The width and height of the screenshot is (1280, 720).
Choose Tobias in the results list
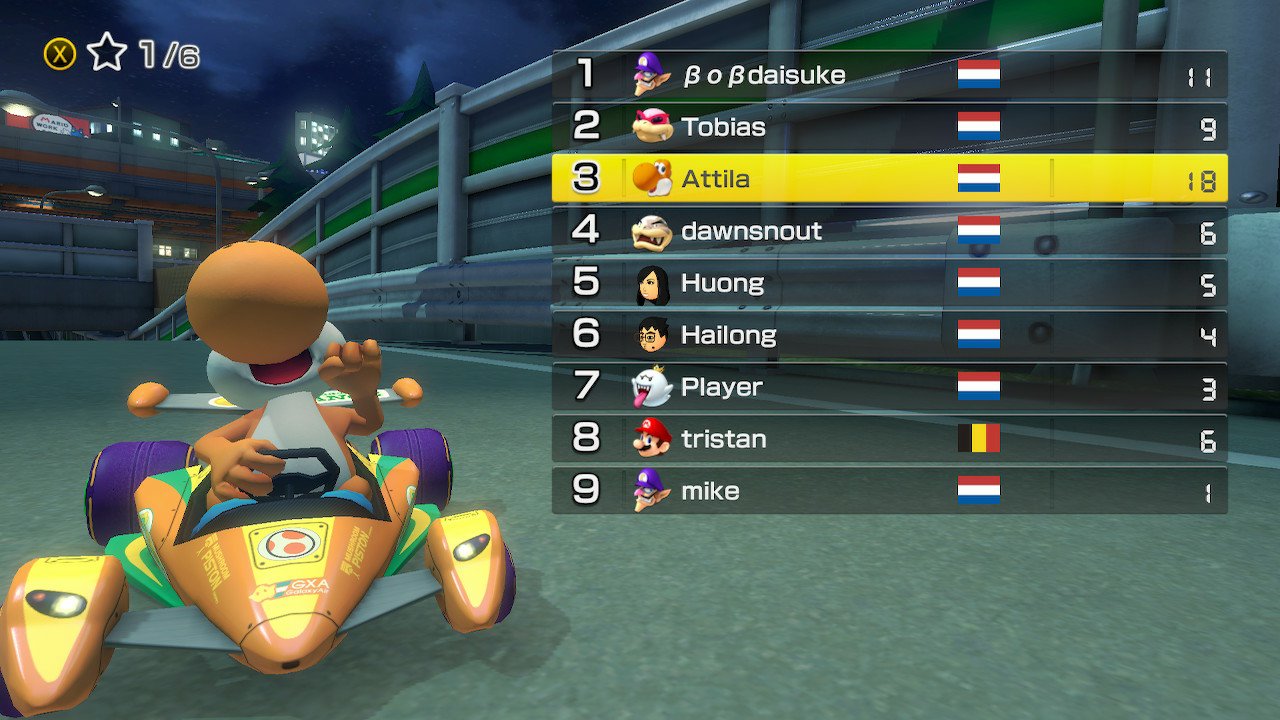point(889,127)
